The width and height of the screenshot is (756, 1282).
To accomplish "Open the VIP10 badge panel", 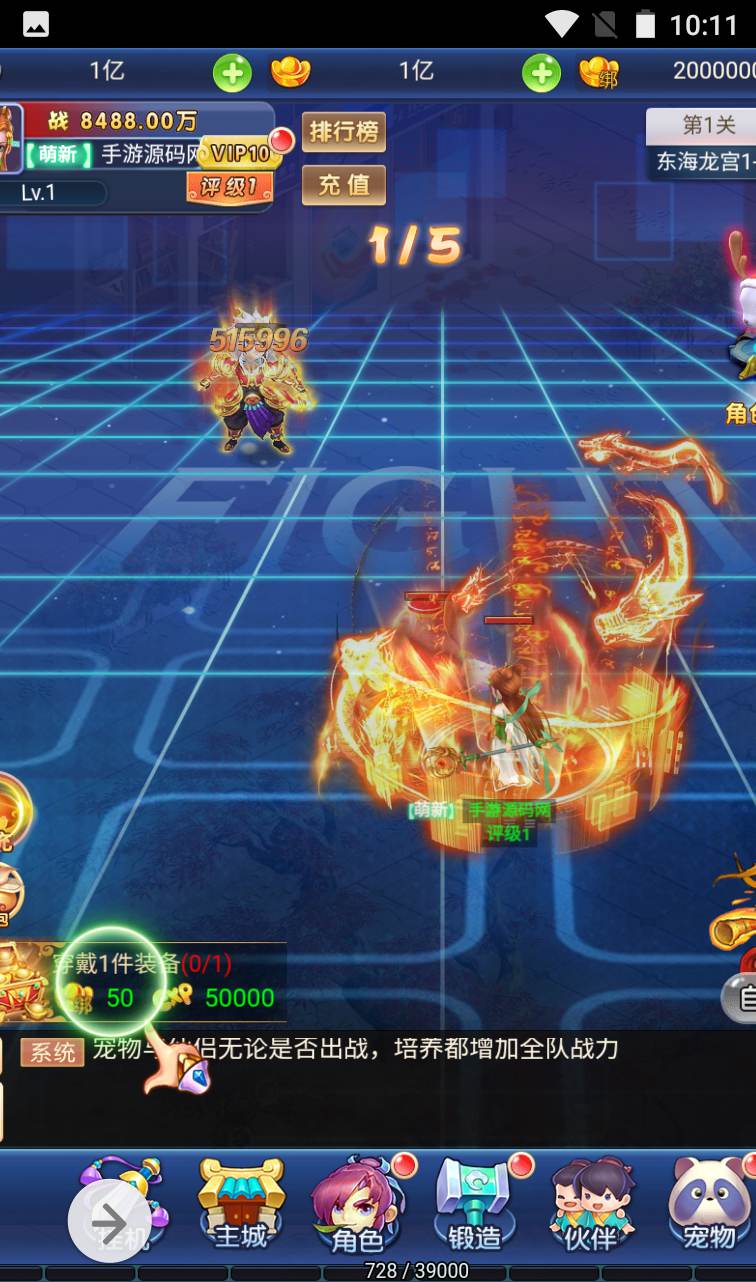I will pos(240,153).
